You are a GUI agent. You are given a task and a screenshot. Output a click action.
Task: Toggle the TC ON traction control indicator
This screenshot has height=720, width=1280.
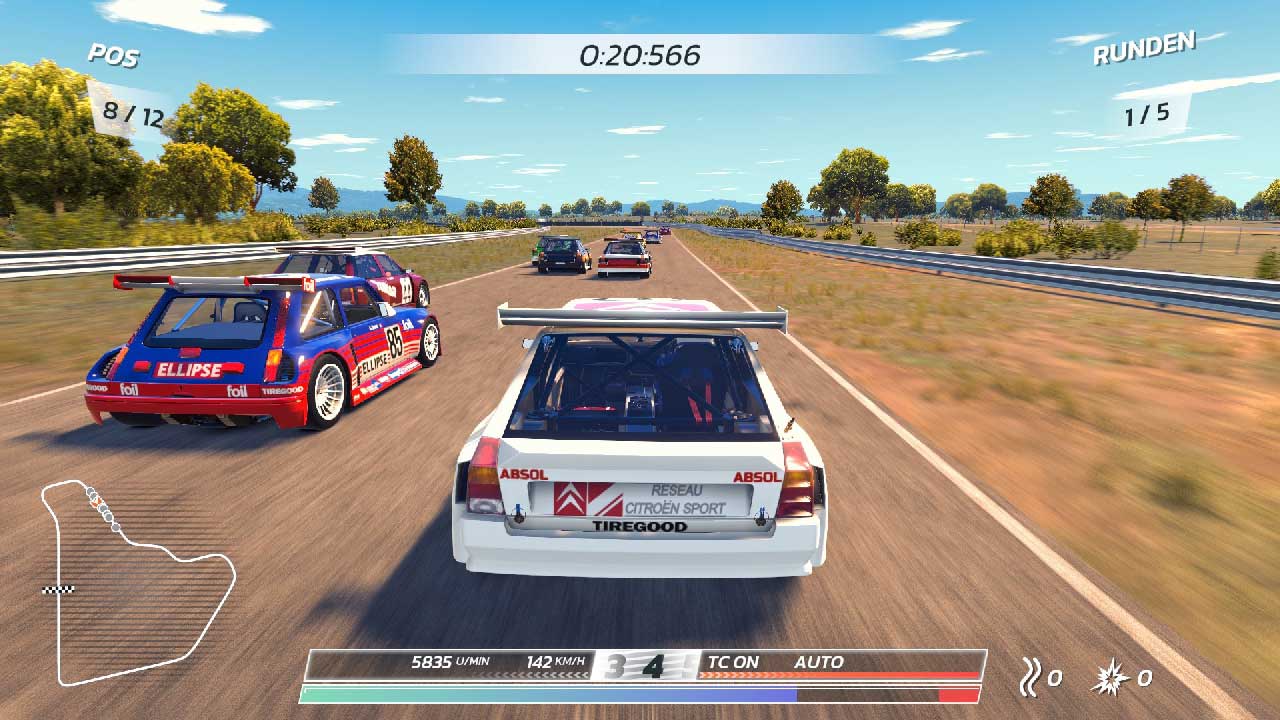(733, 662)
